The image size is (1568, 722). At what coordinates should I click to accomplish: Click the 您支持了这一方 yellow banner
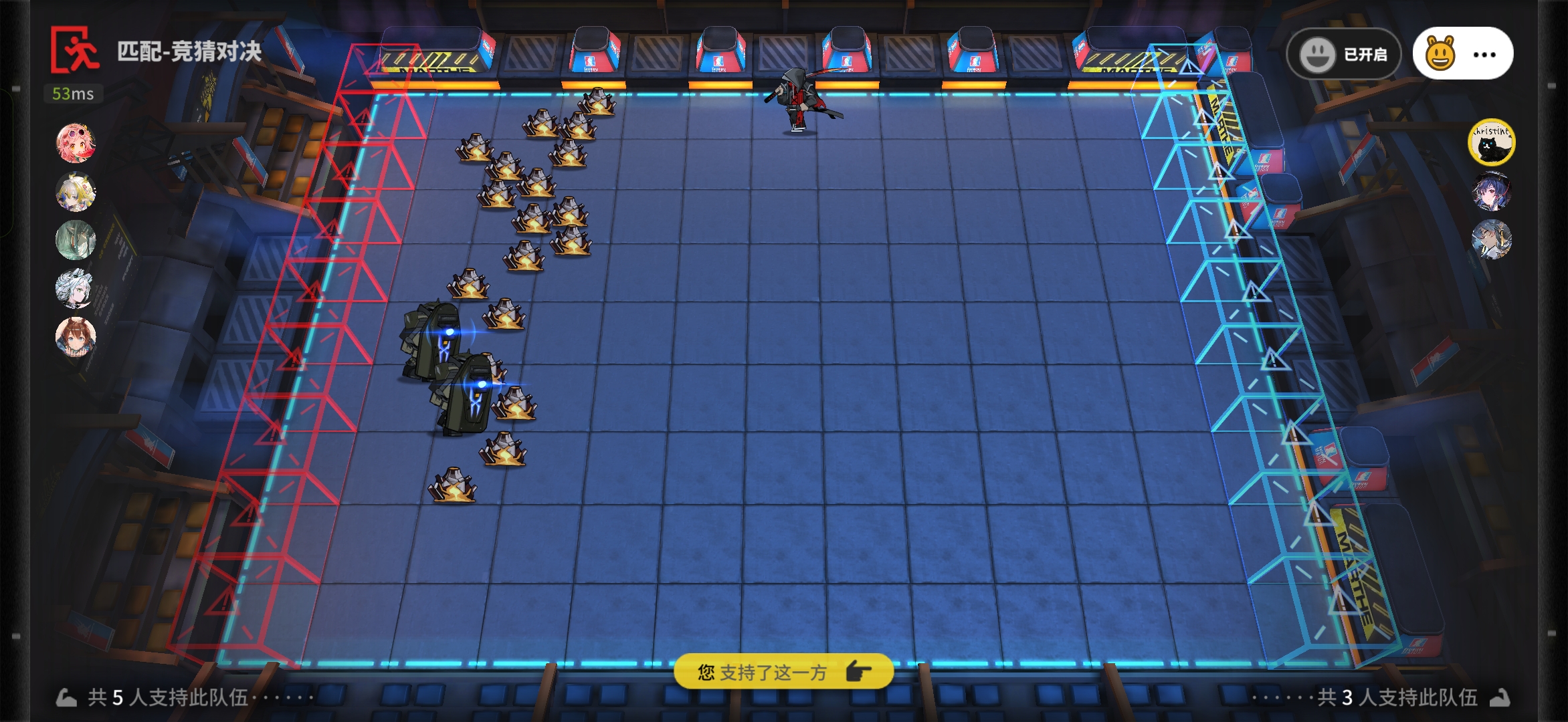[x=783, y=671]
